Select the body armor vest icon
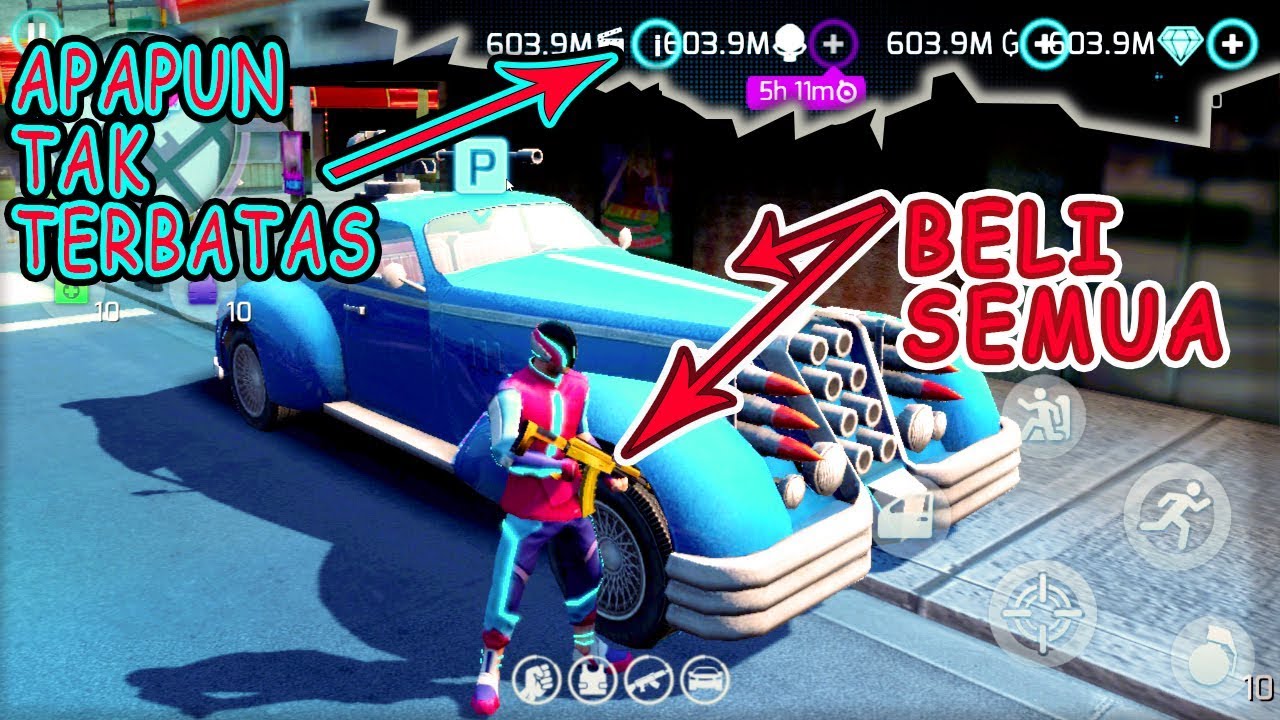Image resolution: width=1280 pixels, height=720 pixels. [593, 682]
